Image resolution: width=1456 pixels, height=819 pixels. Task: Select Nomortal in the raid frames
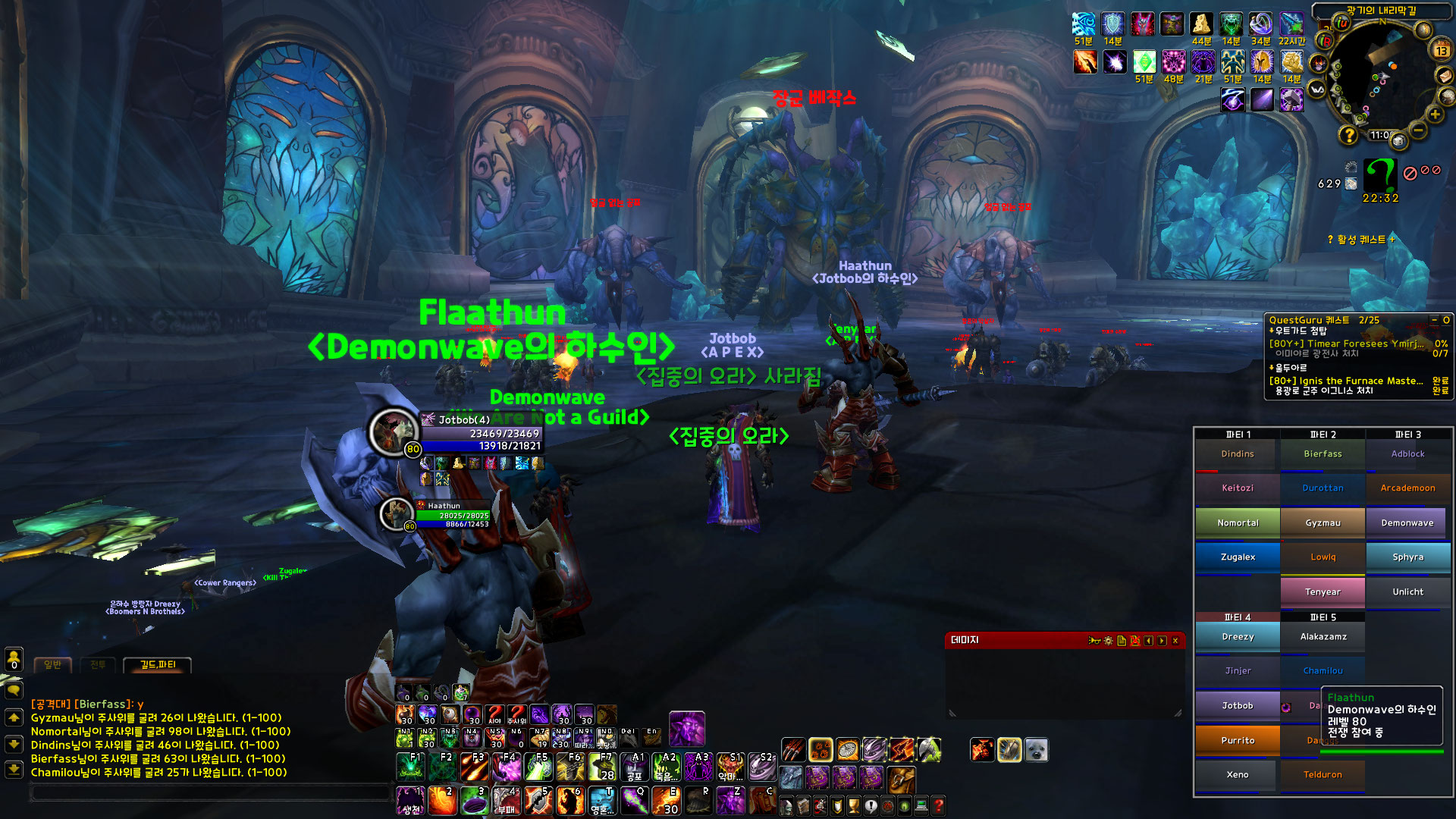1238,522
